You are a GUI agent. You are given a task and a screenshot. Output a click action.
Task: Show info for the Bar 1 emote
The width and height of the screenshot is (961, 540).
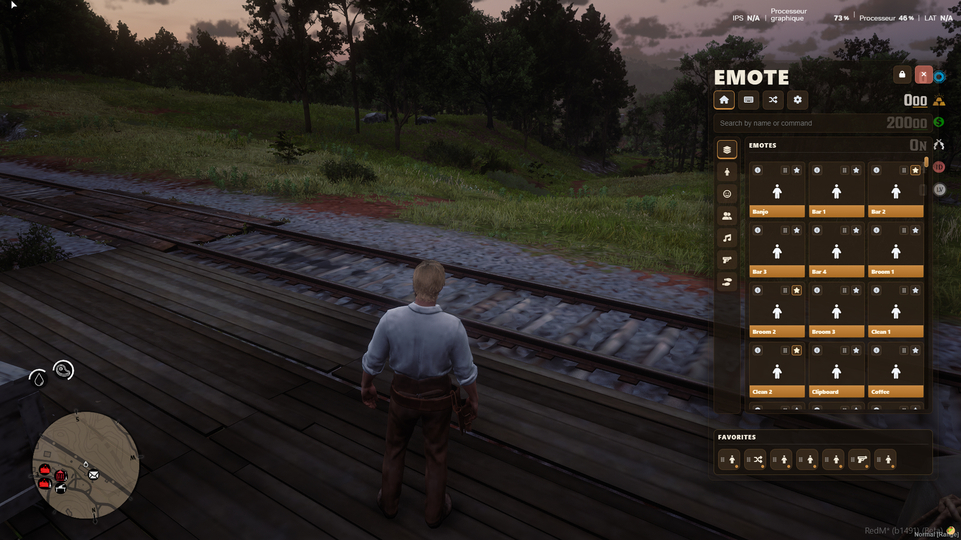[x=817, y=170]
